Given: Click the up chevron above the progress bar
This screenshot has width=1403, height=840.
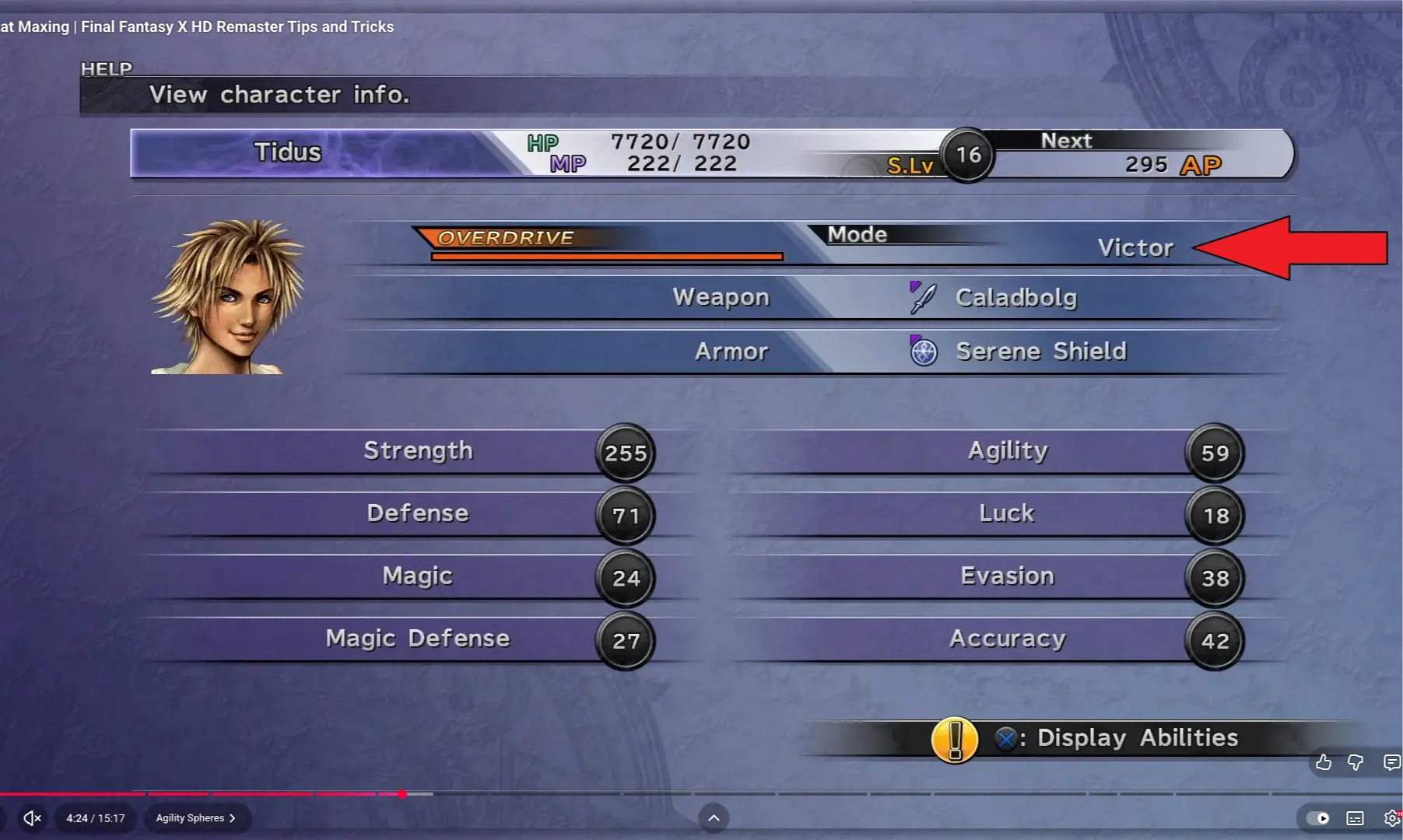Looking at the screenshot, I should point(714,818).
